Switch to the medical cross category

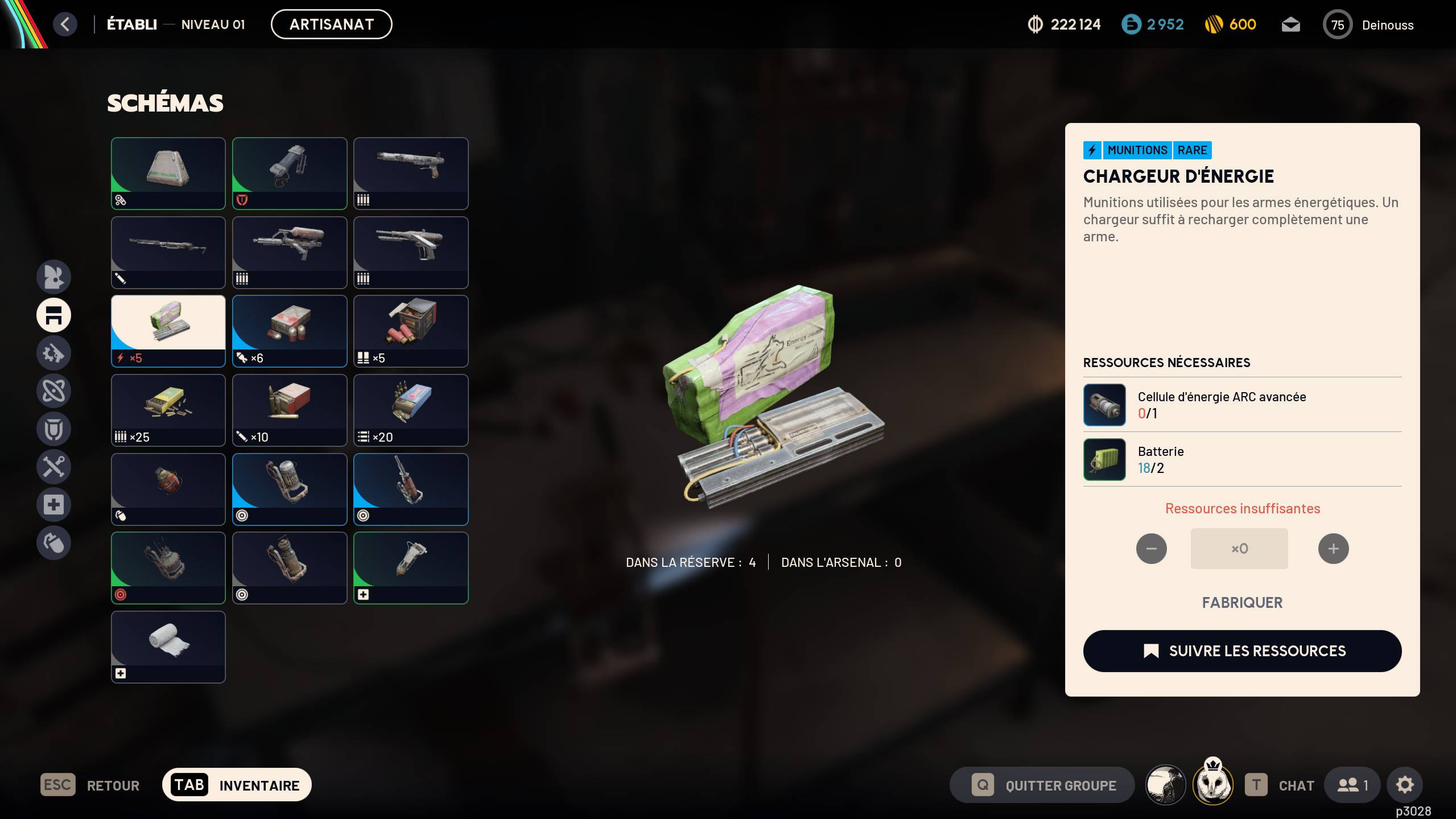pos(54,504)
